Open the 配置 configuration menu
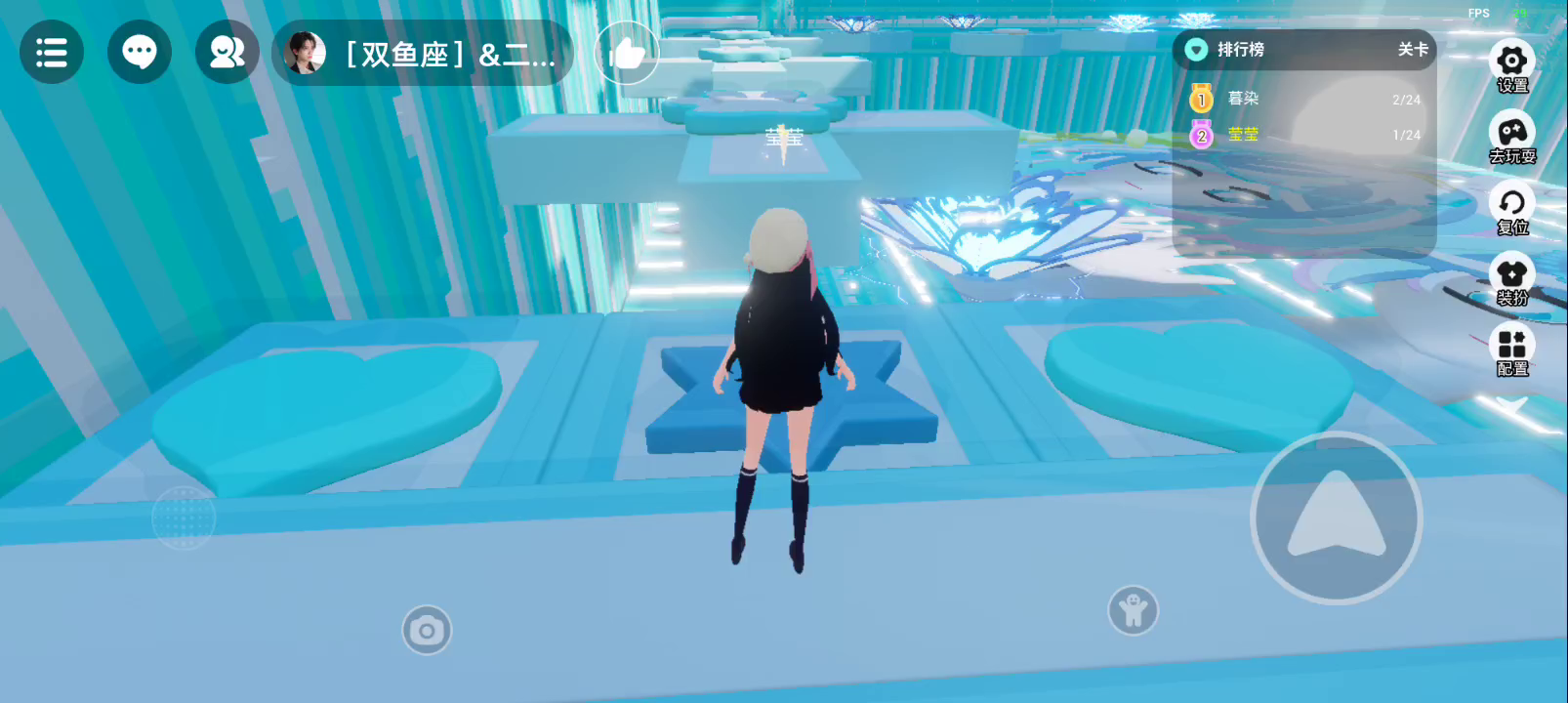Image resolution: width=1568 pixels, height=703 pixels. (x=1511, y=351)
